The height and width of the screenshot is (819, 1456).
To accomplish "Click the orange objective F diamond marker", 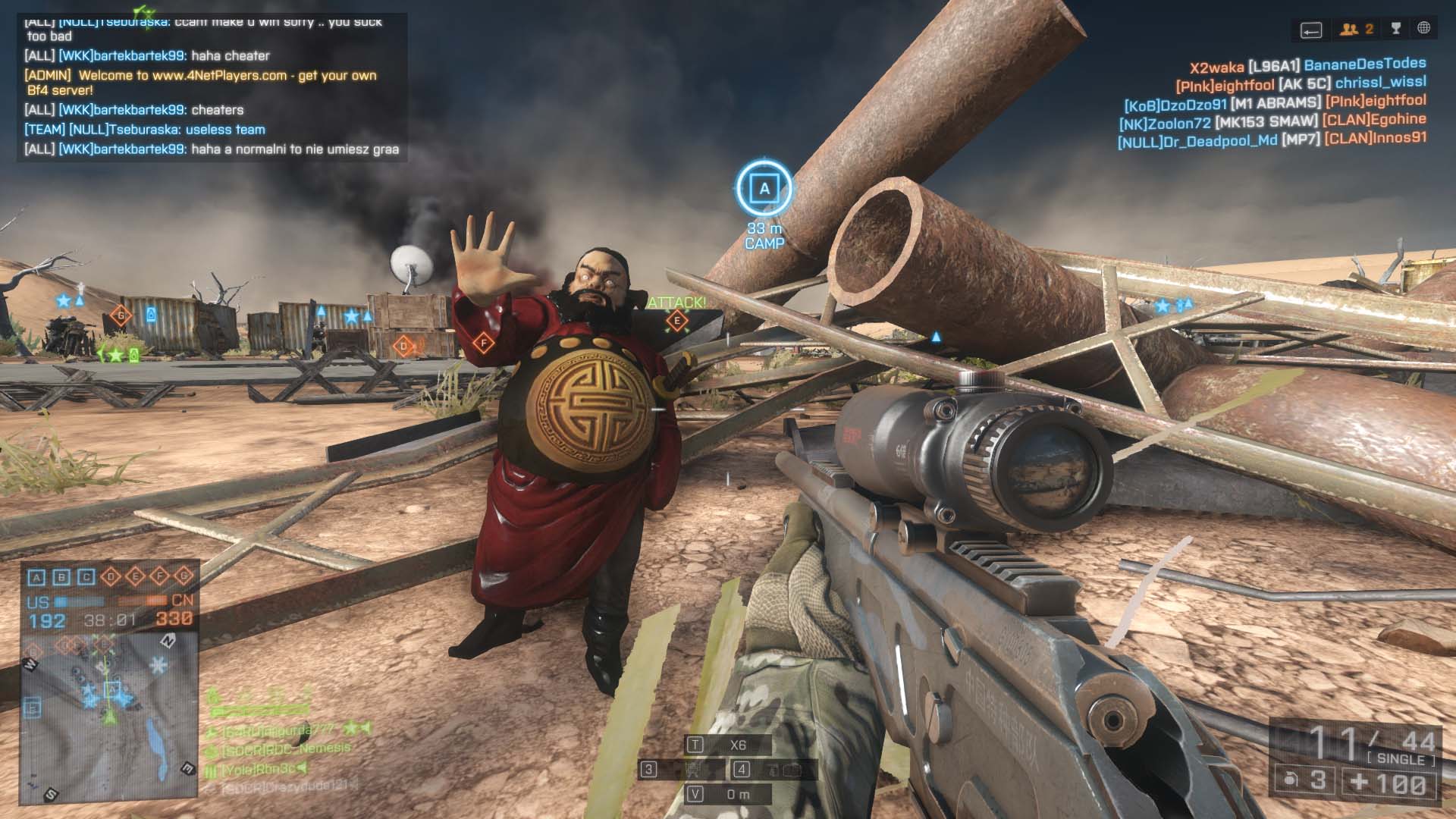I will (483, 343).
